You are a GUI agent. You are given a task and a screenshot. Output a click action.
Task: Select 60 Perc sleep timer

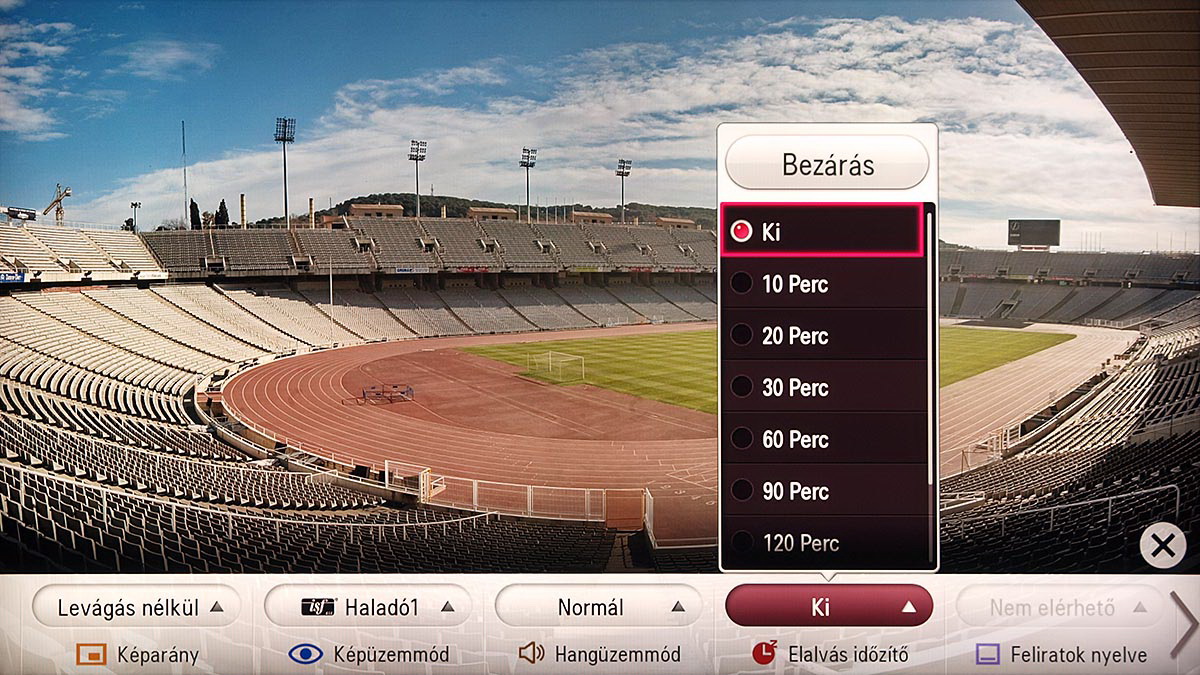coord(820,440)
